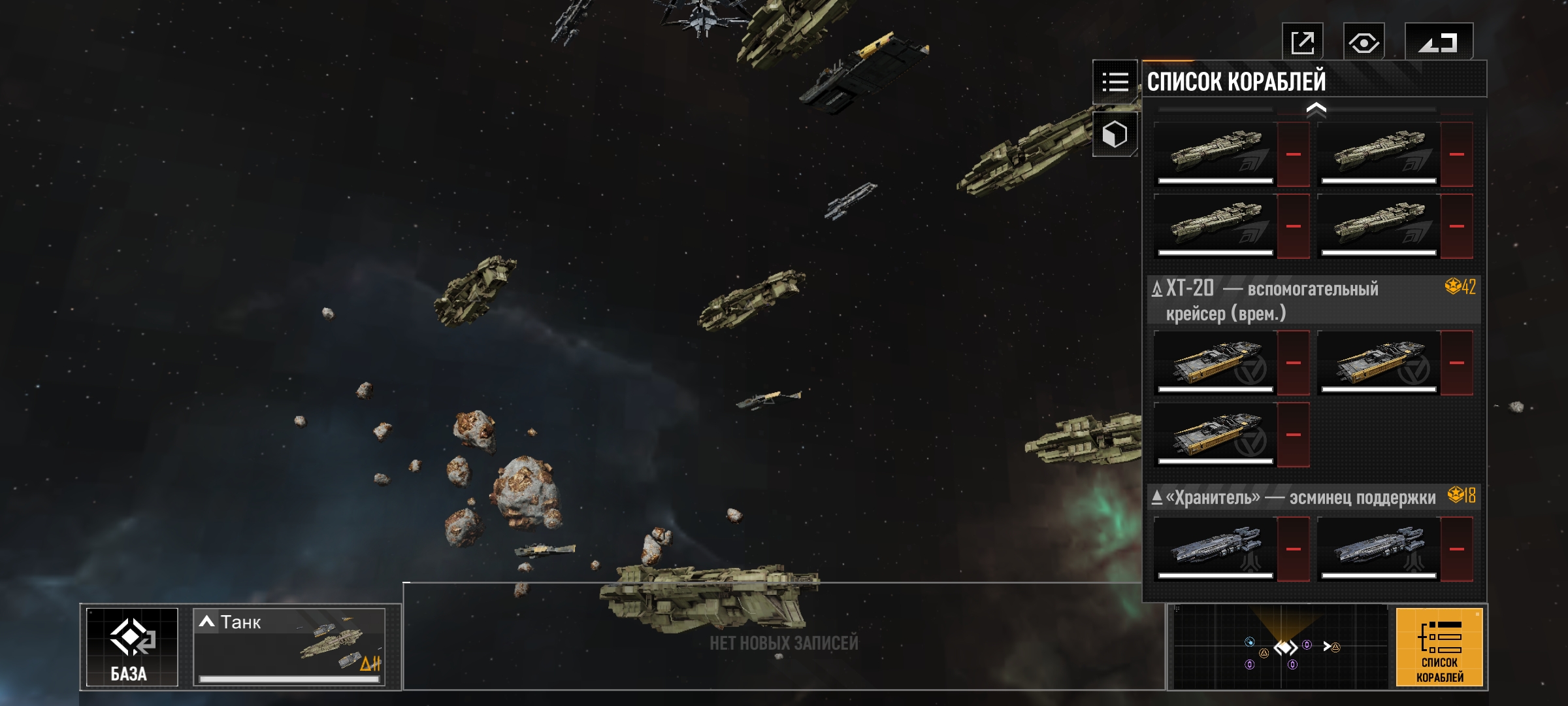The width and height of the screenshot is (1568, 706).
Task: Click the tactical minimap
Action: tap(1281, 647)
